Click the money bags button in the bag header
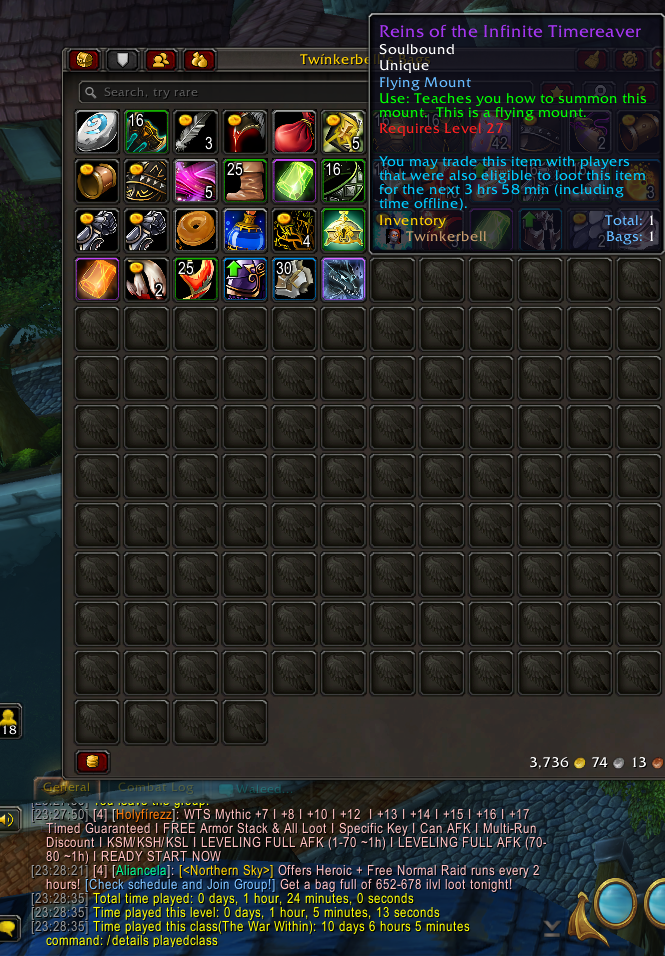Viewport: 665px width, 956px height. [199, 60]
